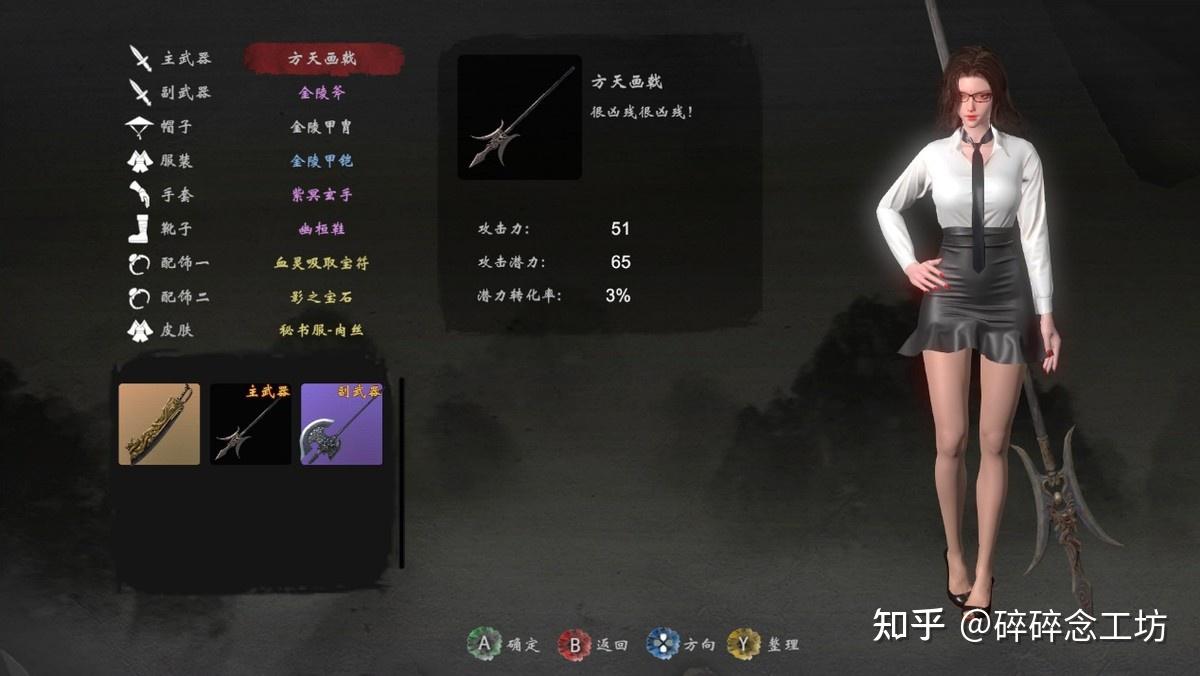This screenshot has height=676, width=1200.
Task: Select the halberd tile tagged 主武器
Action: 250,424
